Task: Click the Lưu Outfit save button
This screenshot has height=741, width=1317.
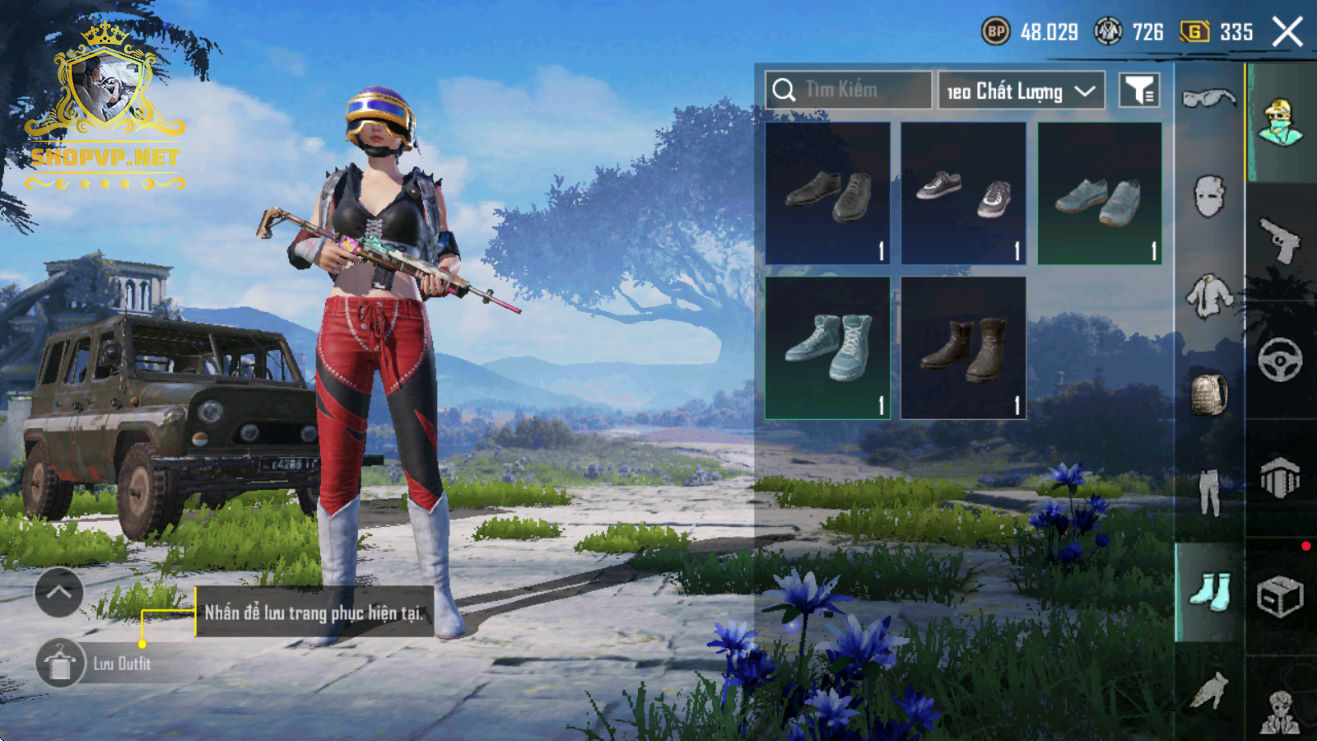Action: click(61, 663)
